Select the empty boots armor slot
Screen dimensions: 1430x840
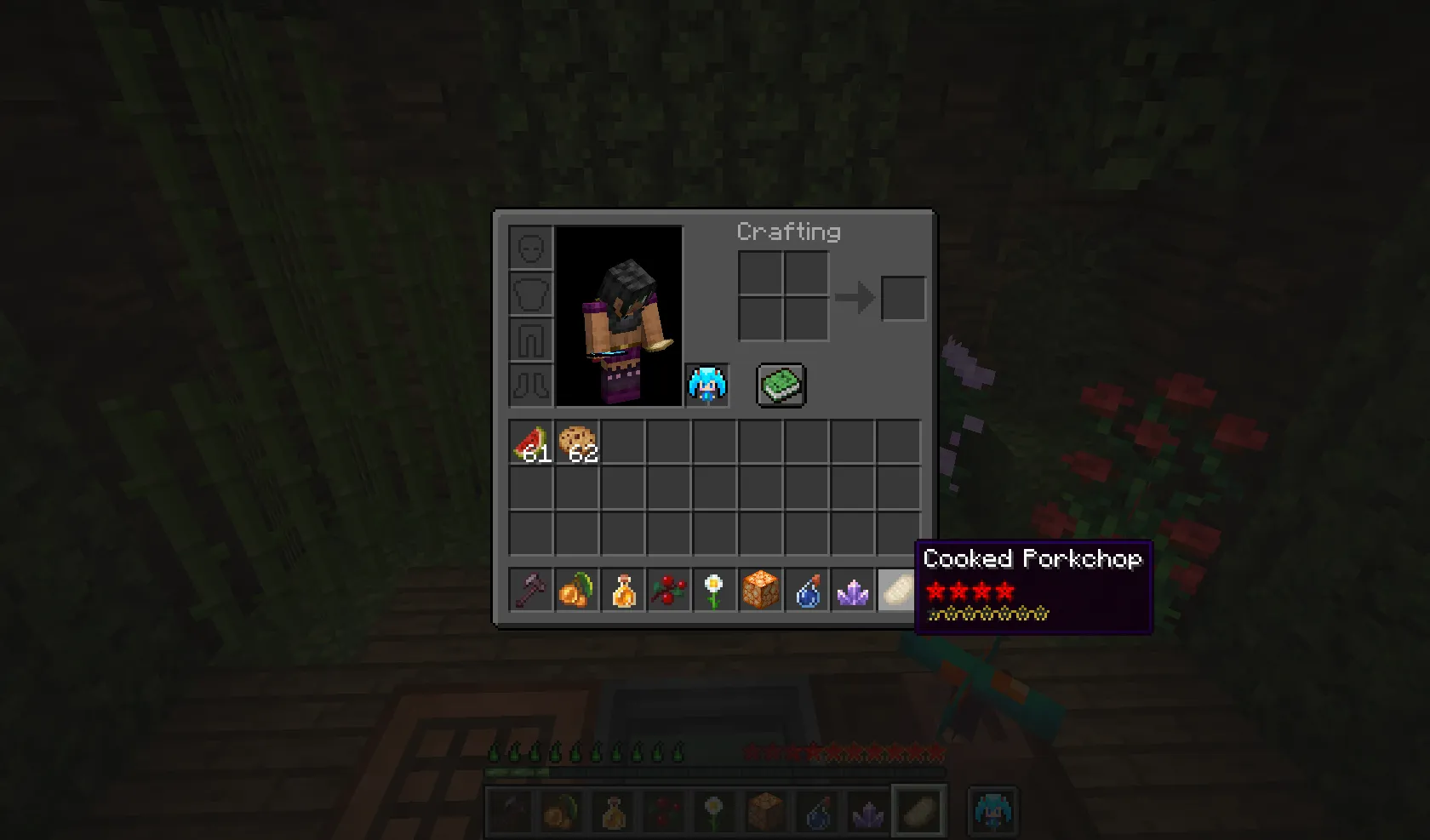pos(529,386)
